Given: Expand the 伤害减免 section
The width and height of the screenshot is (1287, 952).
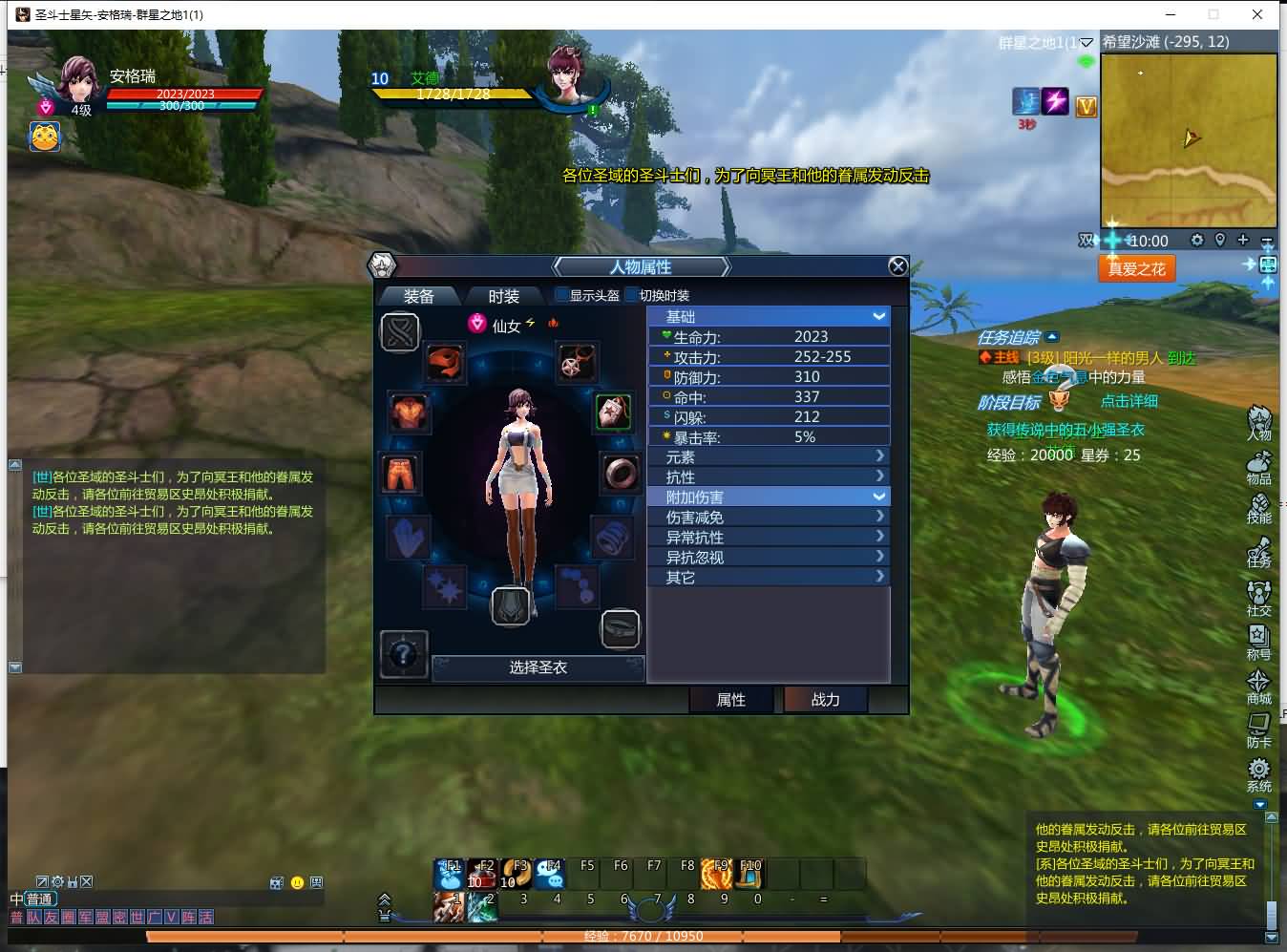Looking at the screenshot, I should click(x=769, y=518).
